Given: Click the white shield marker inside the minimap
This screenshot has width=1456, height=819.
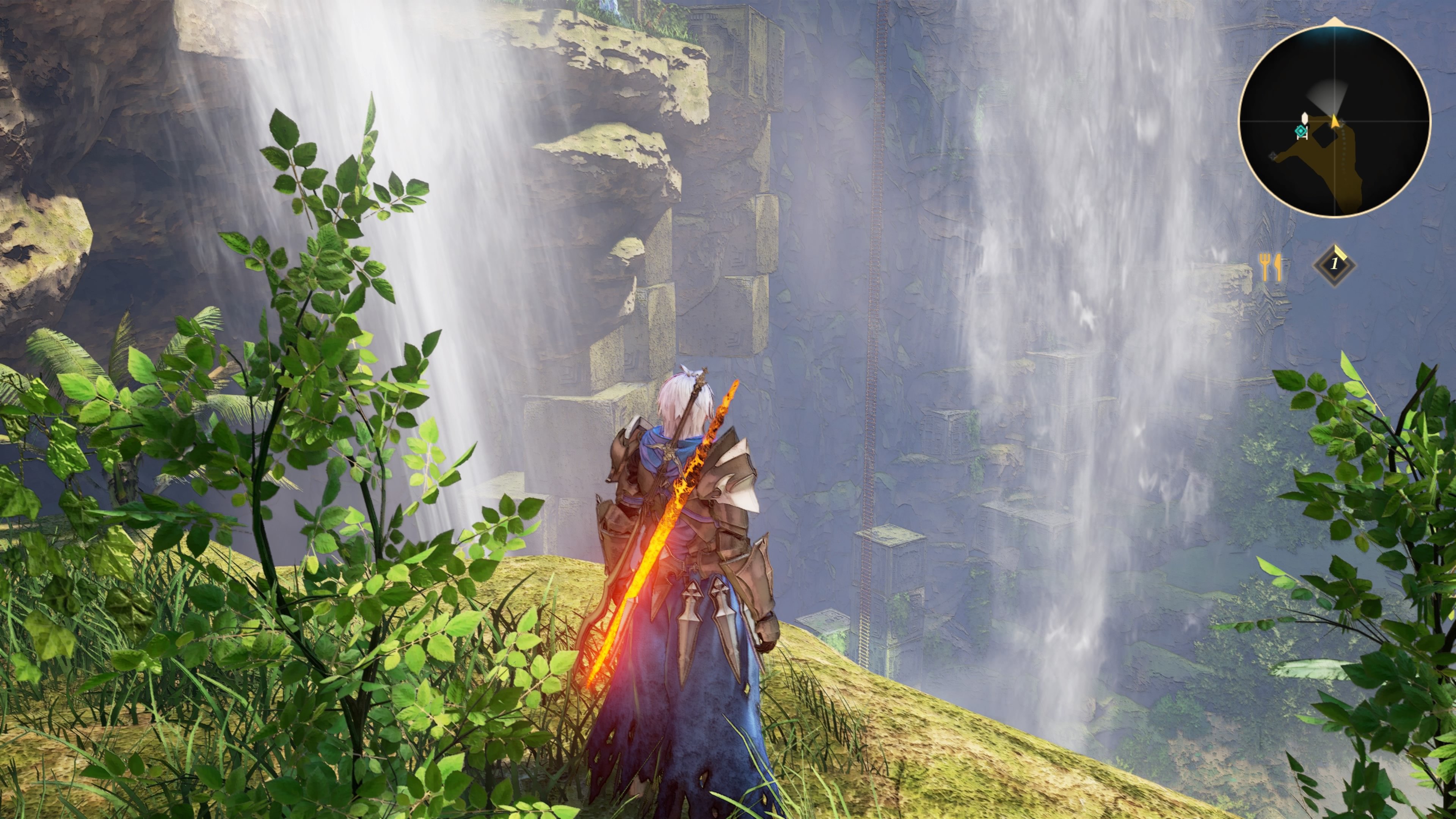Looking at the screenshot, I should click(1305, 118).
